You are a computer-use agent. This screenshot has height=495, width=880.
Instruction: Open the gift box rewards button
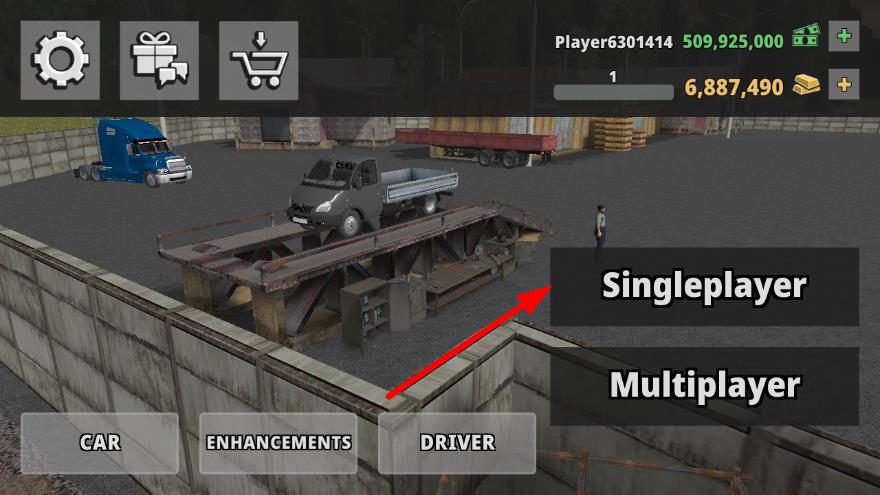tap(159, 61)
